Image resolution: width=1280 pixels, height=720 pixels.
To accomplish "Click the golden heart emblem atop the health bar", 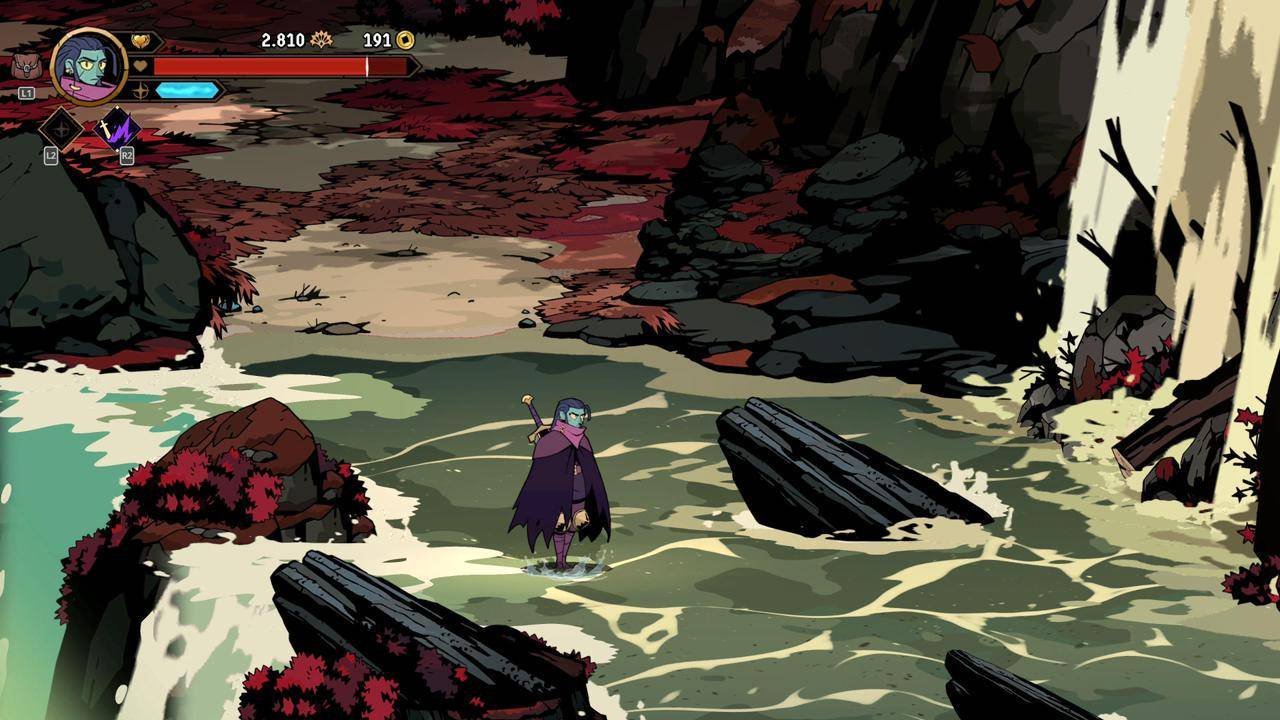I will [142, 39].
